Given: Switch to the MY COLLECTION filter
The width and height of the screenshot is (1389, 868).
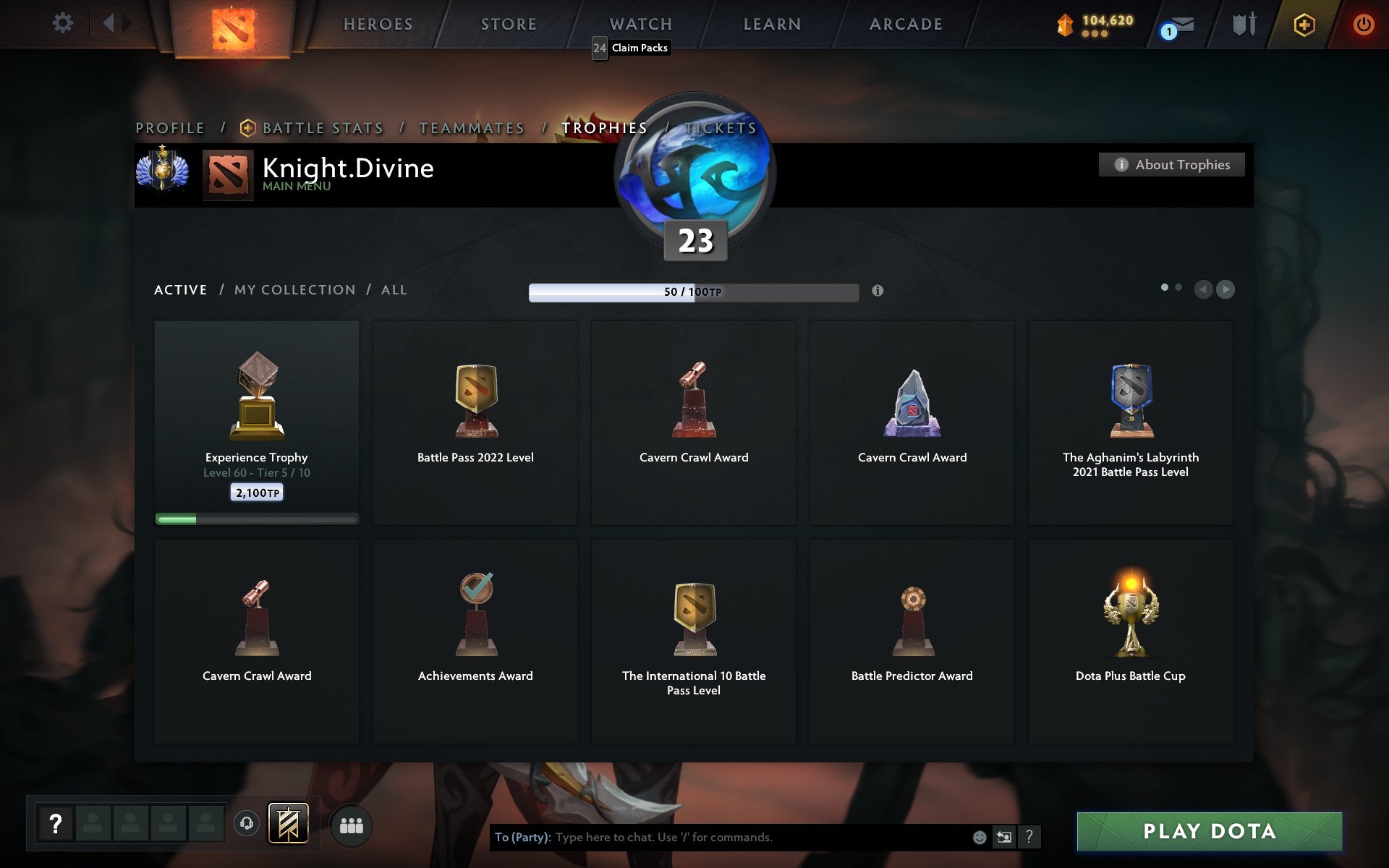Looking at the screenshot, I should coord(294,289).
